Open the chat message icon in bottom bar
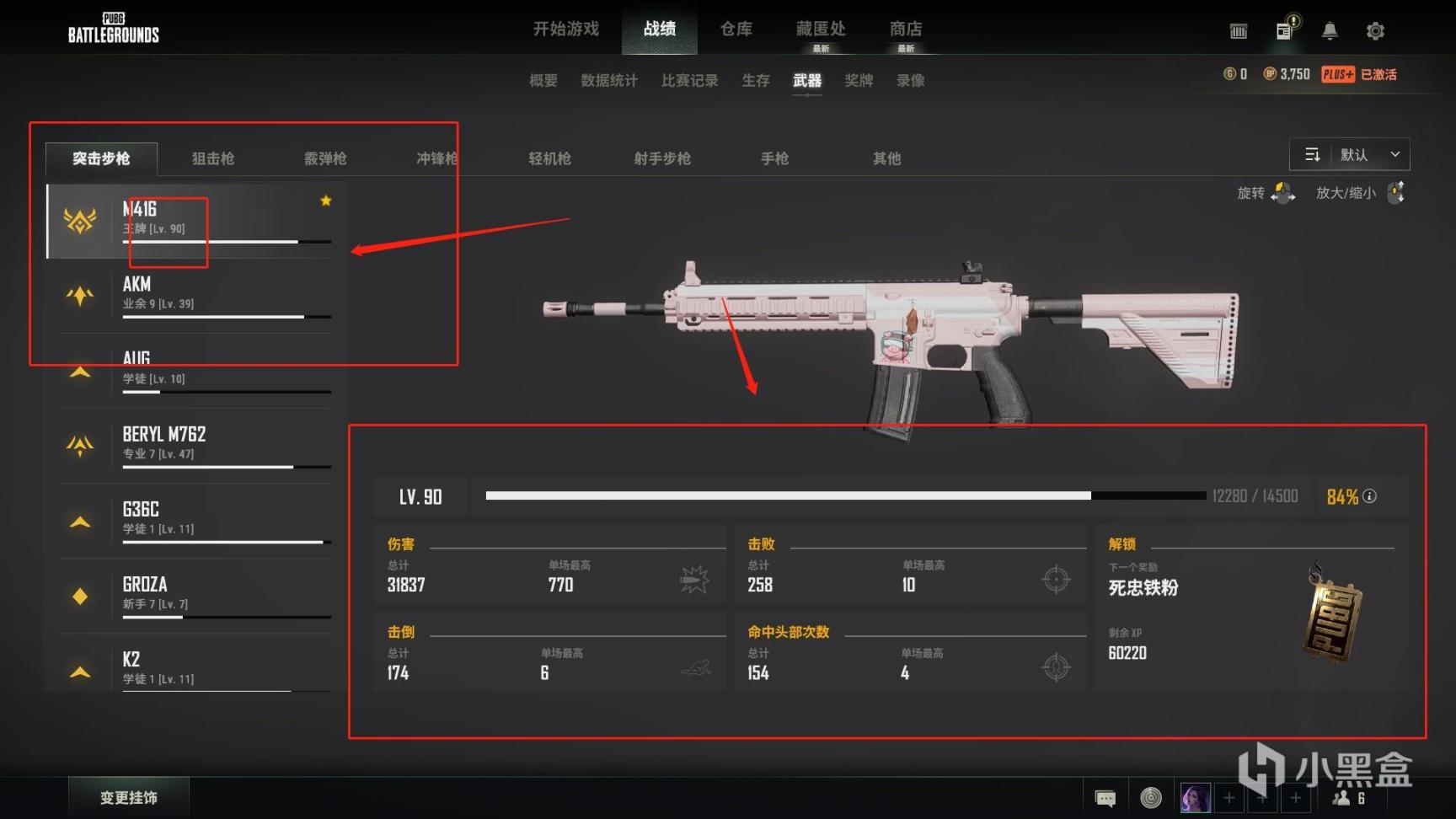This screenshot has height=819, width=1456. point(1104,796)
